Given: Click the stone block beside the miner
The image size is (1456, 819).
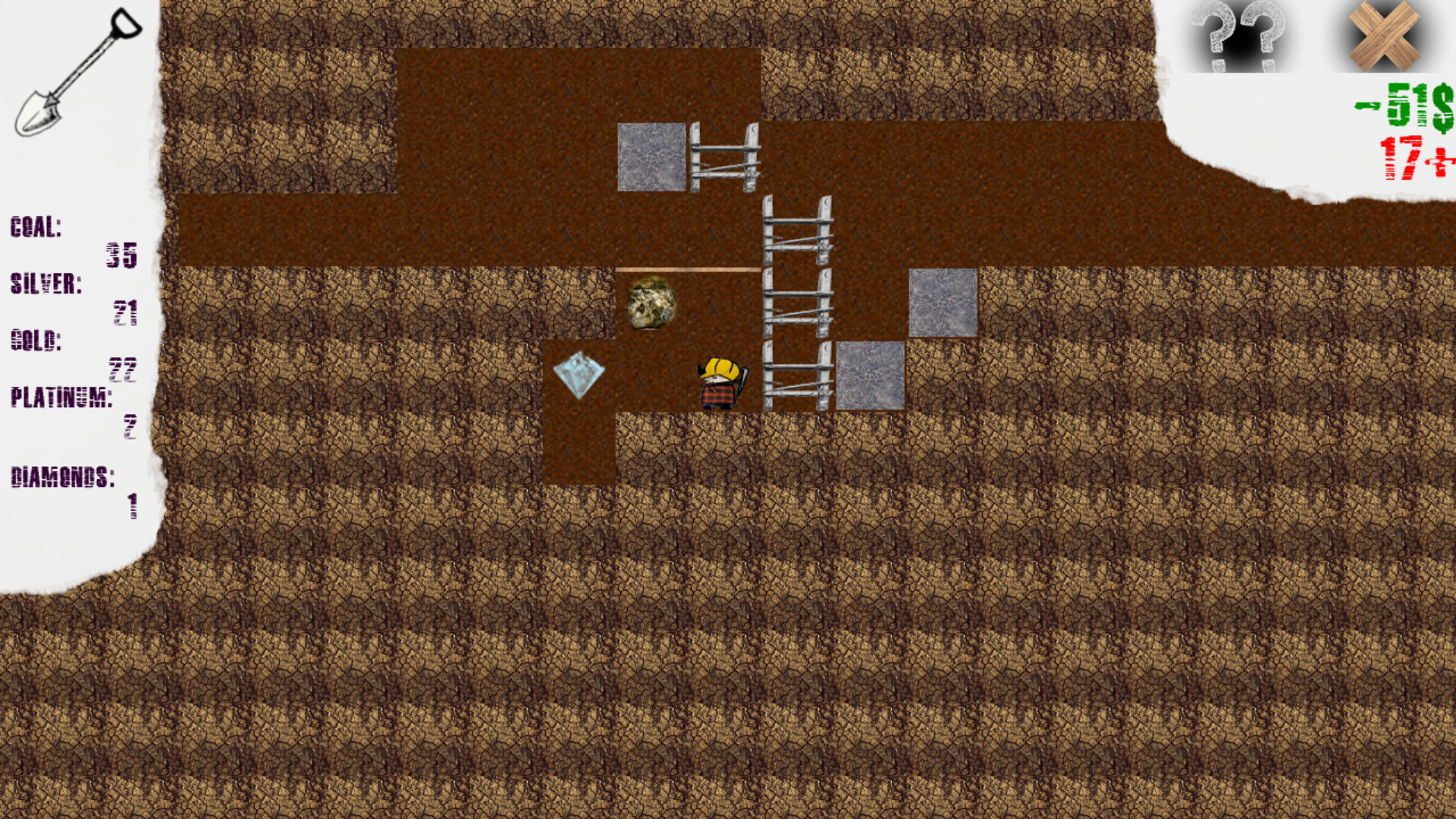Looking at the screenshot, I should (x=869, y=375).
